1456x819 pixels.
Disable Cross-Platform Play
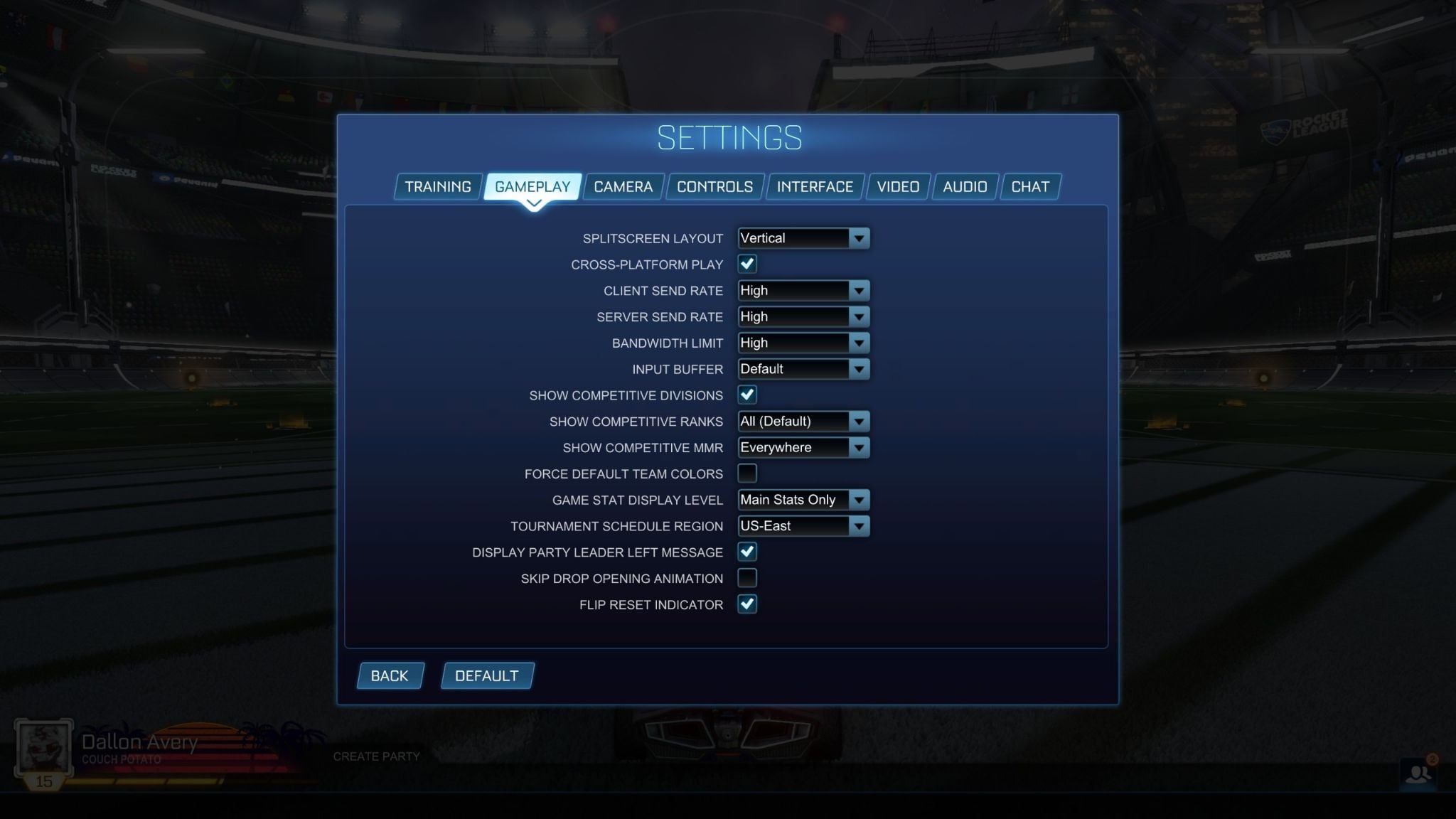coord(746,264)
